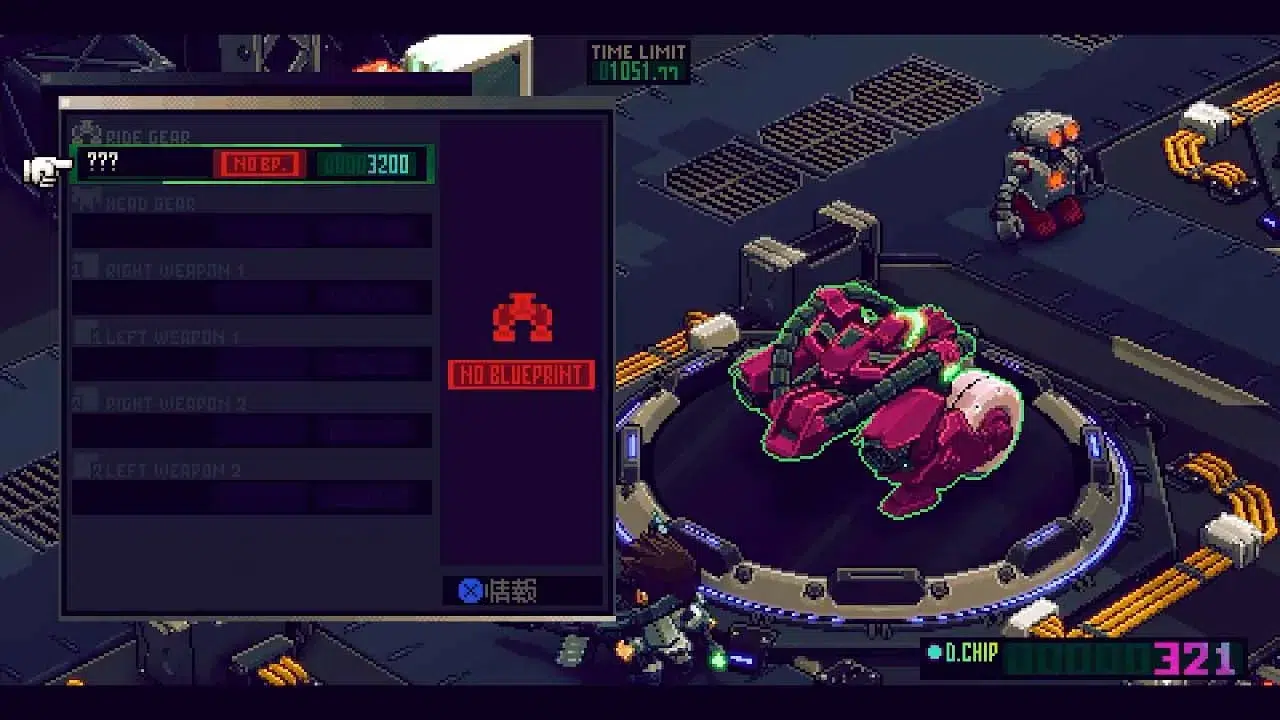The width and height of the screenshot is (1280, 720).
Task: Choose the empty Right Weapon 1 slot
Action: (252, 298)
